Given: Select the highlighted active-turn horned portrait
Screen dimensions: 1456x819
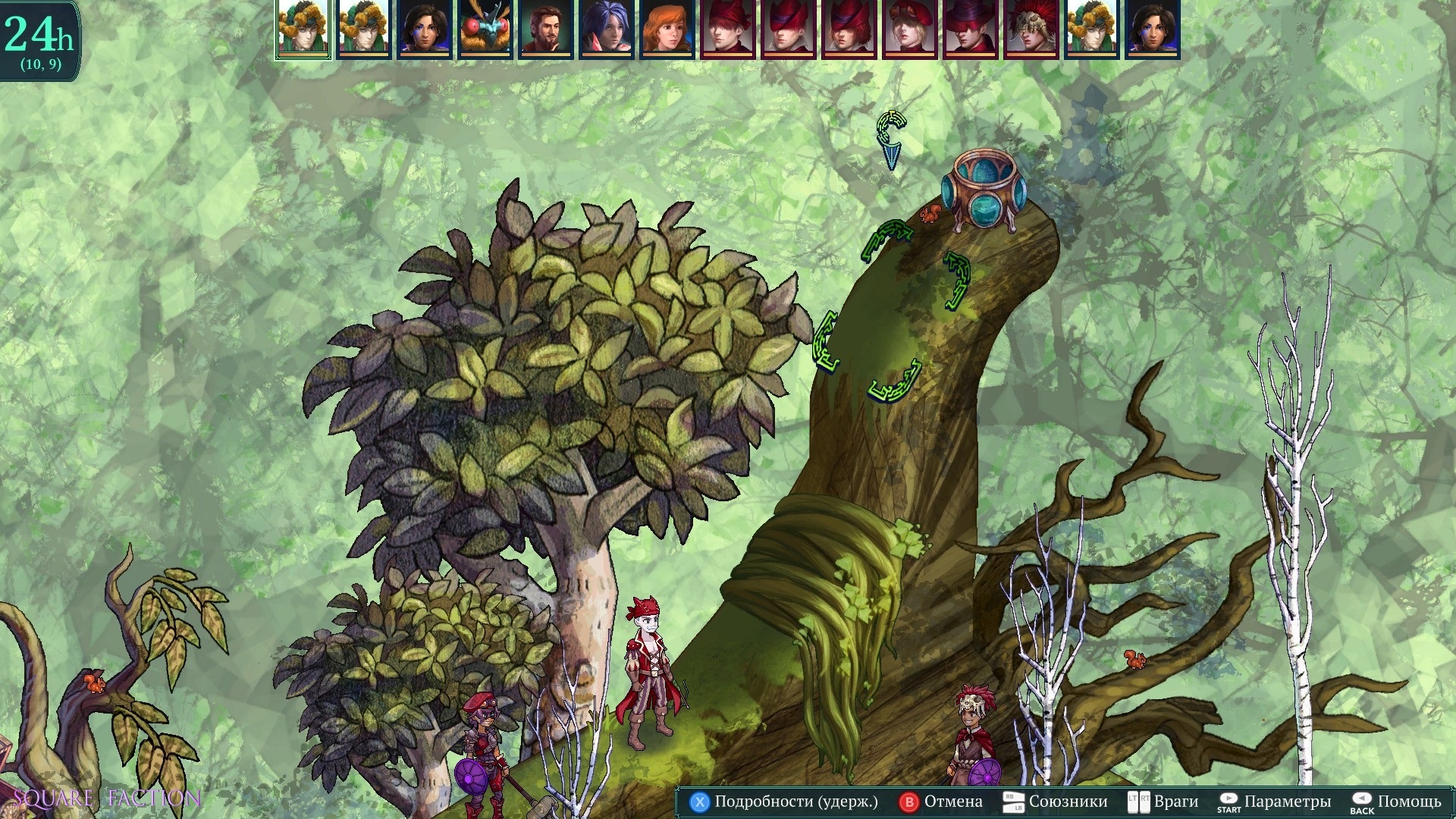Looking at the screenshot, I should (x=303, y=28).
